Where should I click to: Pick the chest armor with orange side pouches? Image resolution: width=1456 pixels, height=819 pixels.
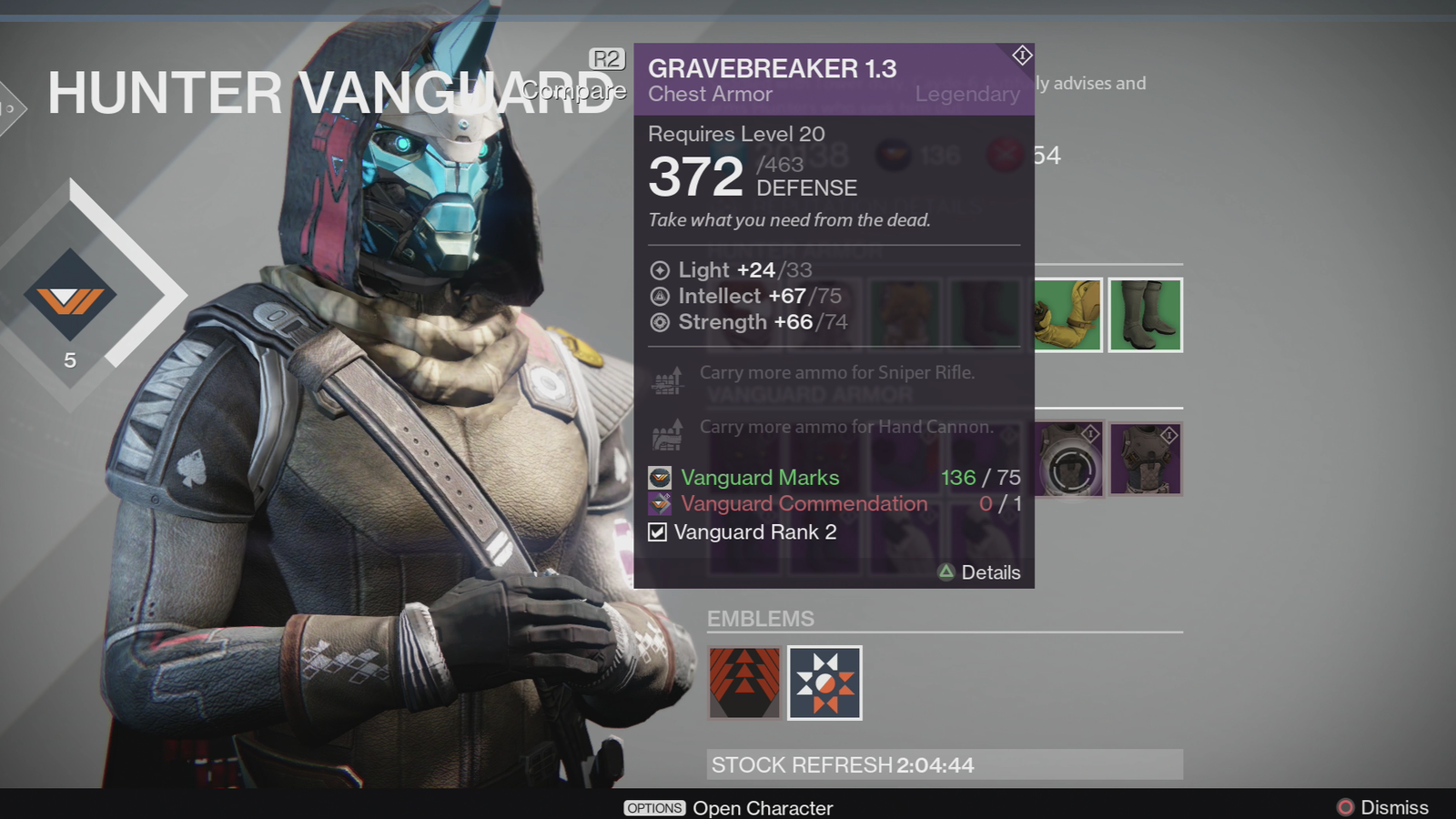pyautogui.click(x=1145, y=460)
